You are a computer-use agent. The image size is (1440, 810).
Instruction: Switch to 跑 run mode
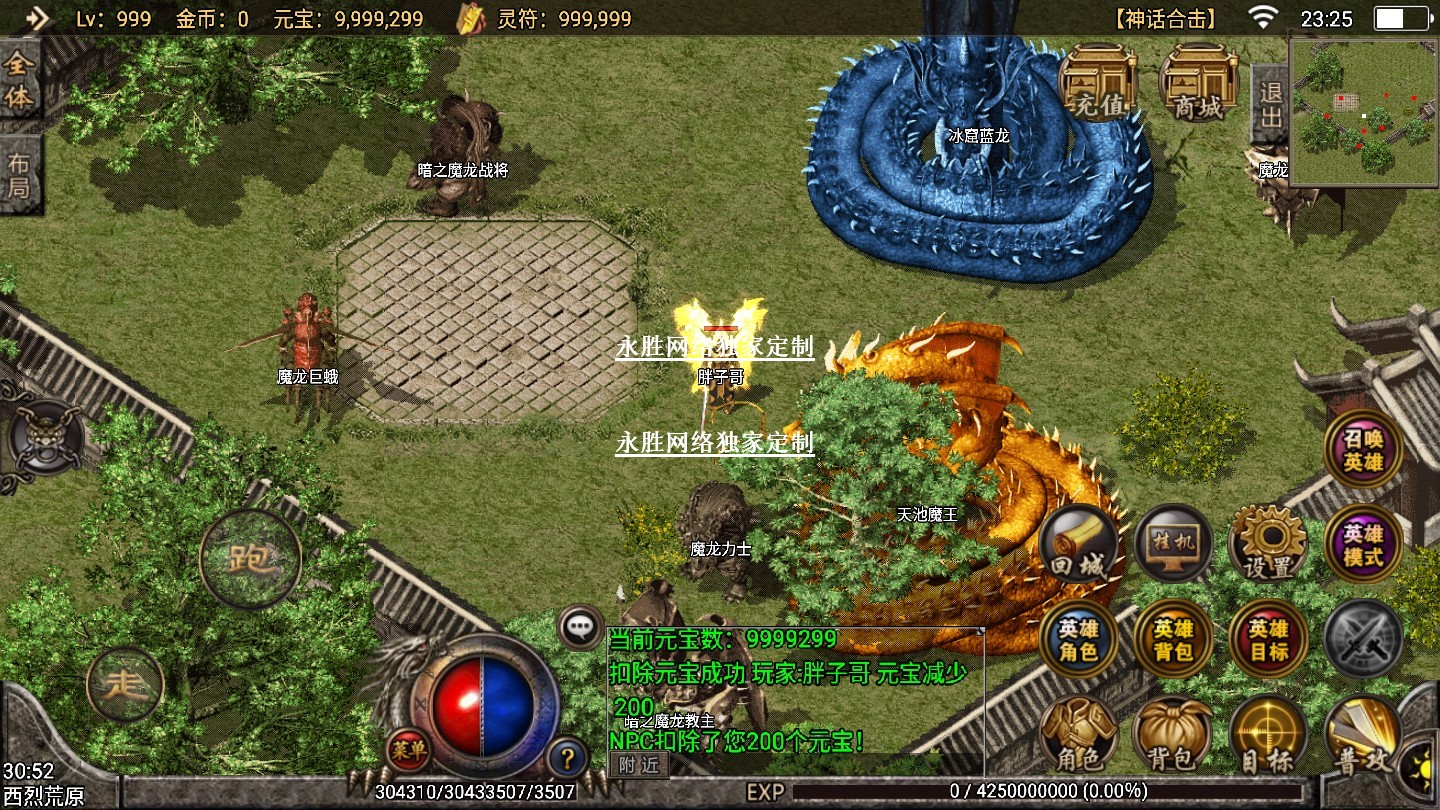click(x=250, y=558)
